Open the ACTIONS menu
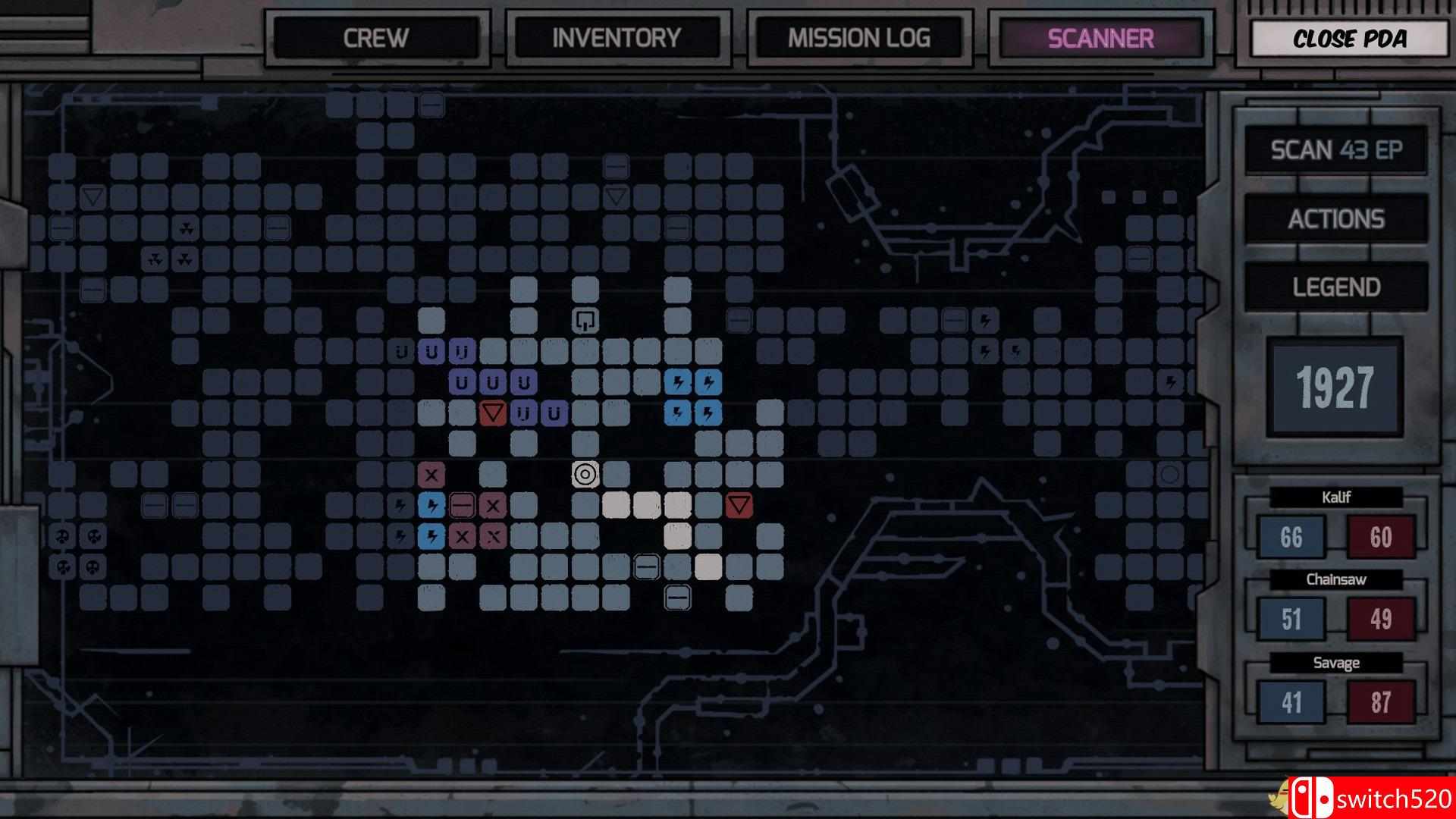Viewport: 1456px width, 819px height. coord(1336,219)
